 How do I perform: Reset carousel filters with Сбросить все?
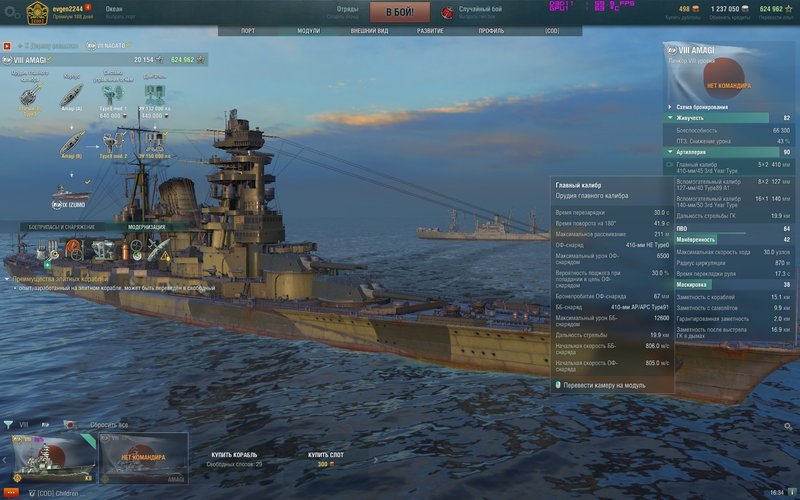point(109,425)
